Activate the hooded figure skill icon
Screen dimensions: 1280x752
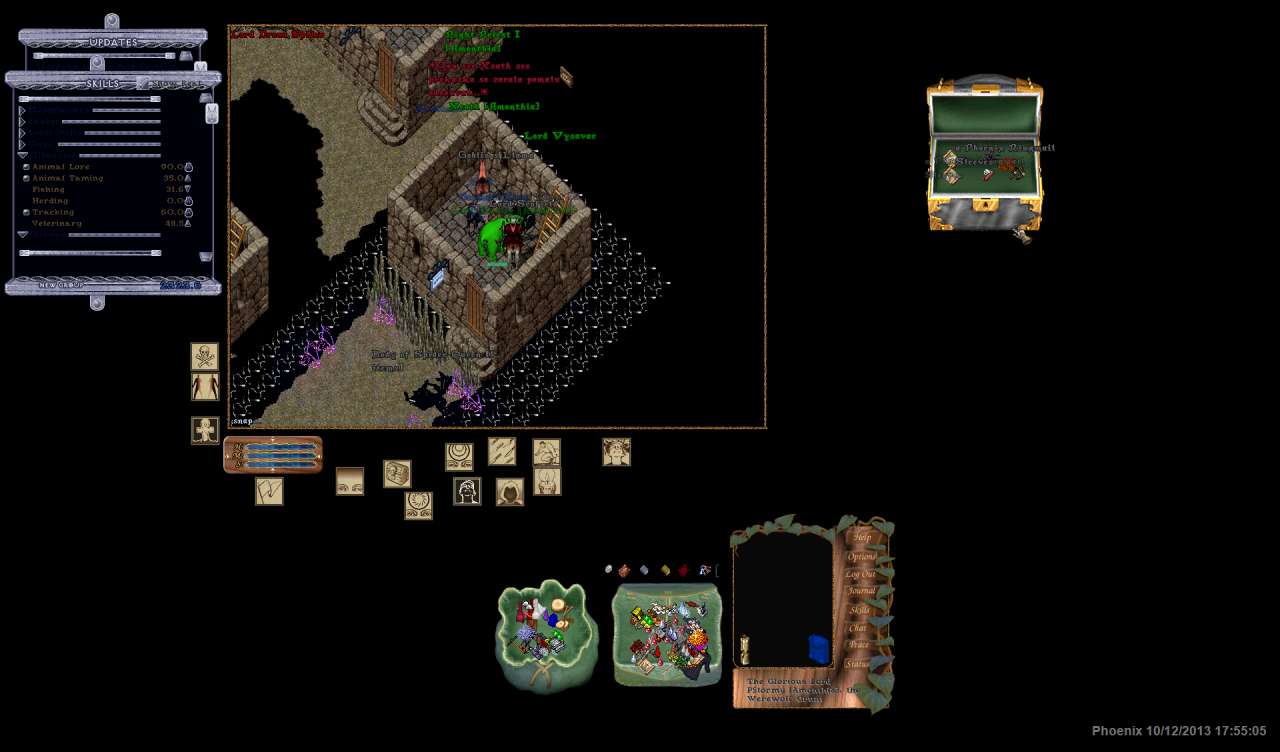pyautogui.click(x=510, y=492)
